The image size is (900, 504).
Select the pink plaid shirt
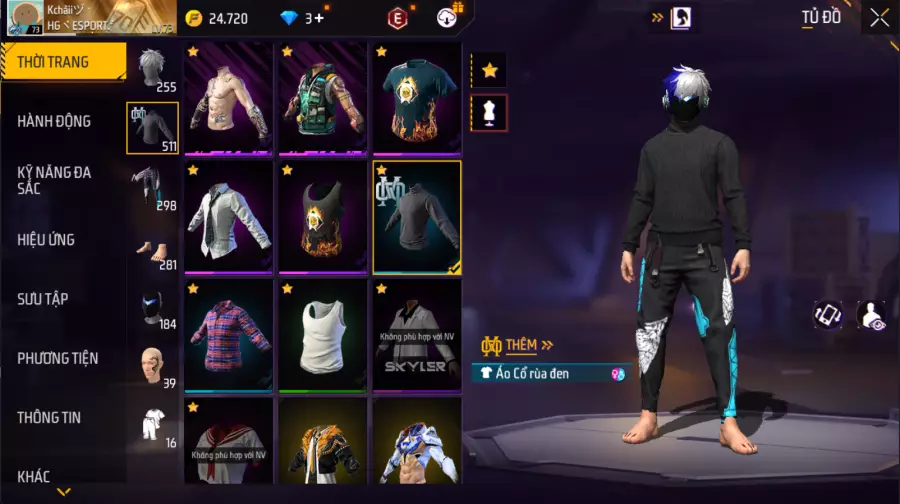tap(228, 335)
